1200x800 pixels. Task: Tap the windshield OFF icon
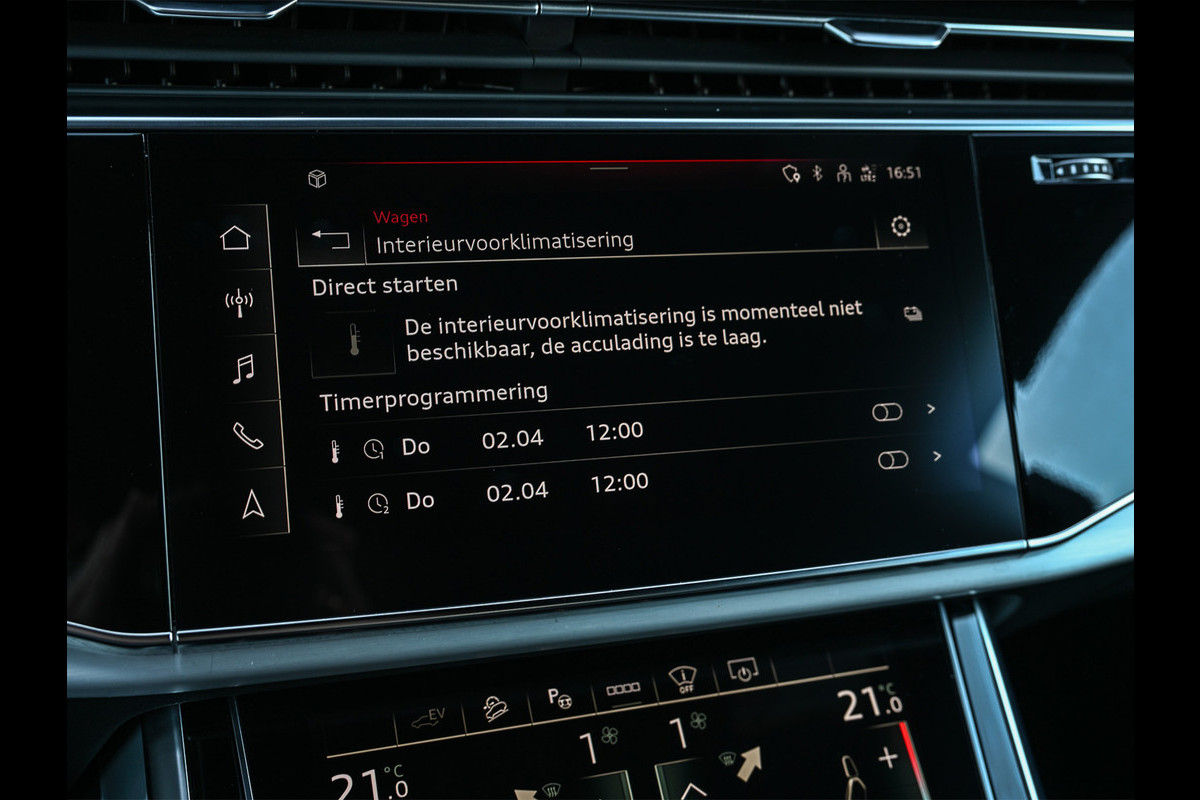coord(683,682)
